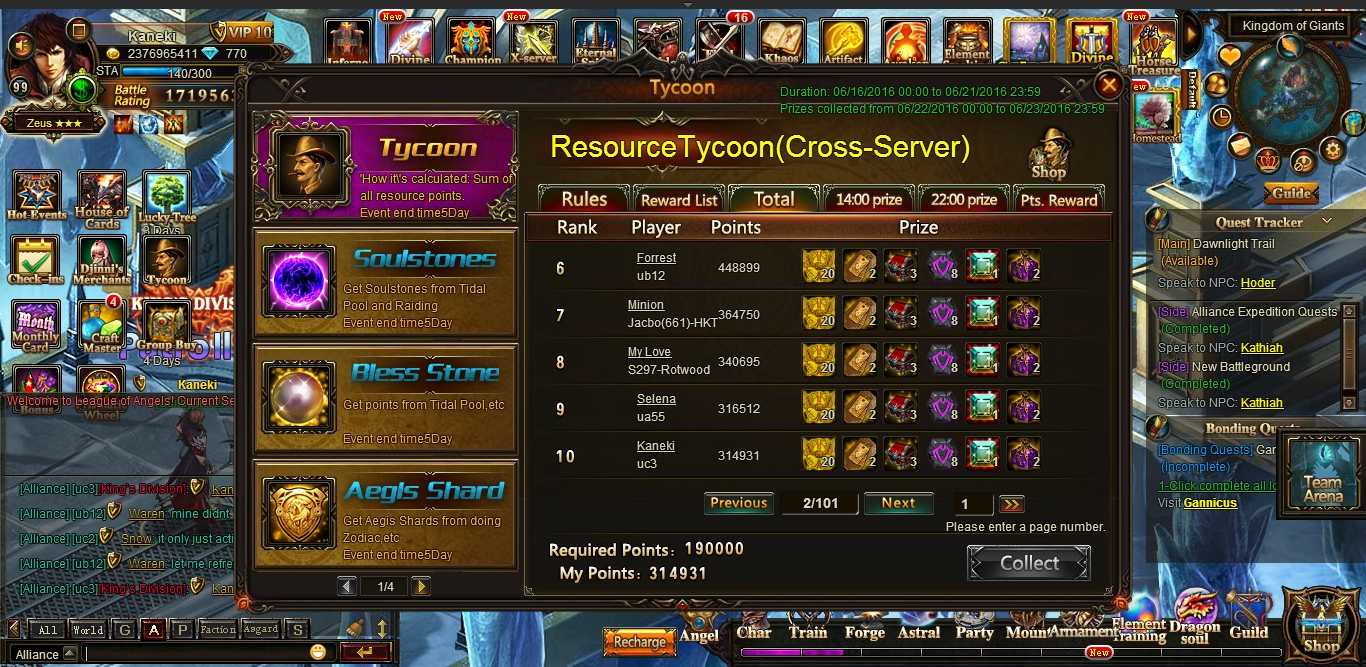The width and height of the screenshot is (1366, 667).
Task: Select the Aegis Shard category
Action: coord(385,516)
